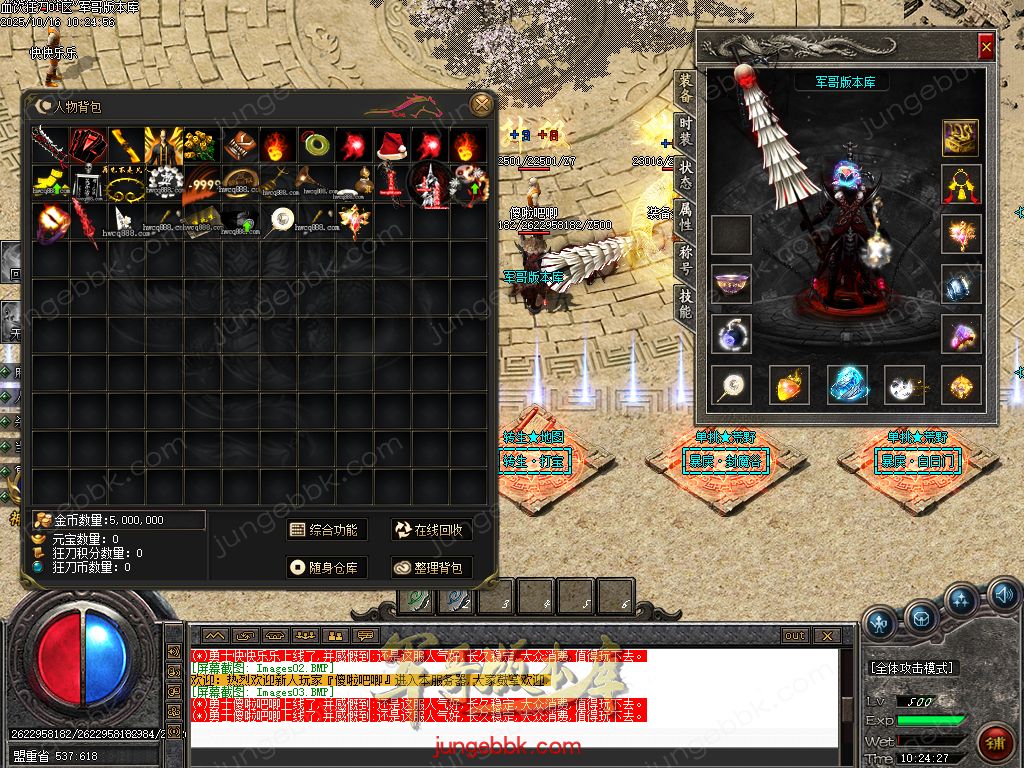Switch to the 称号 title tab

(x=685, y=255)
